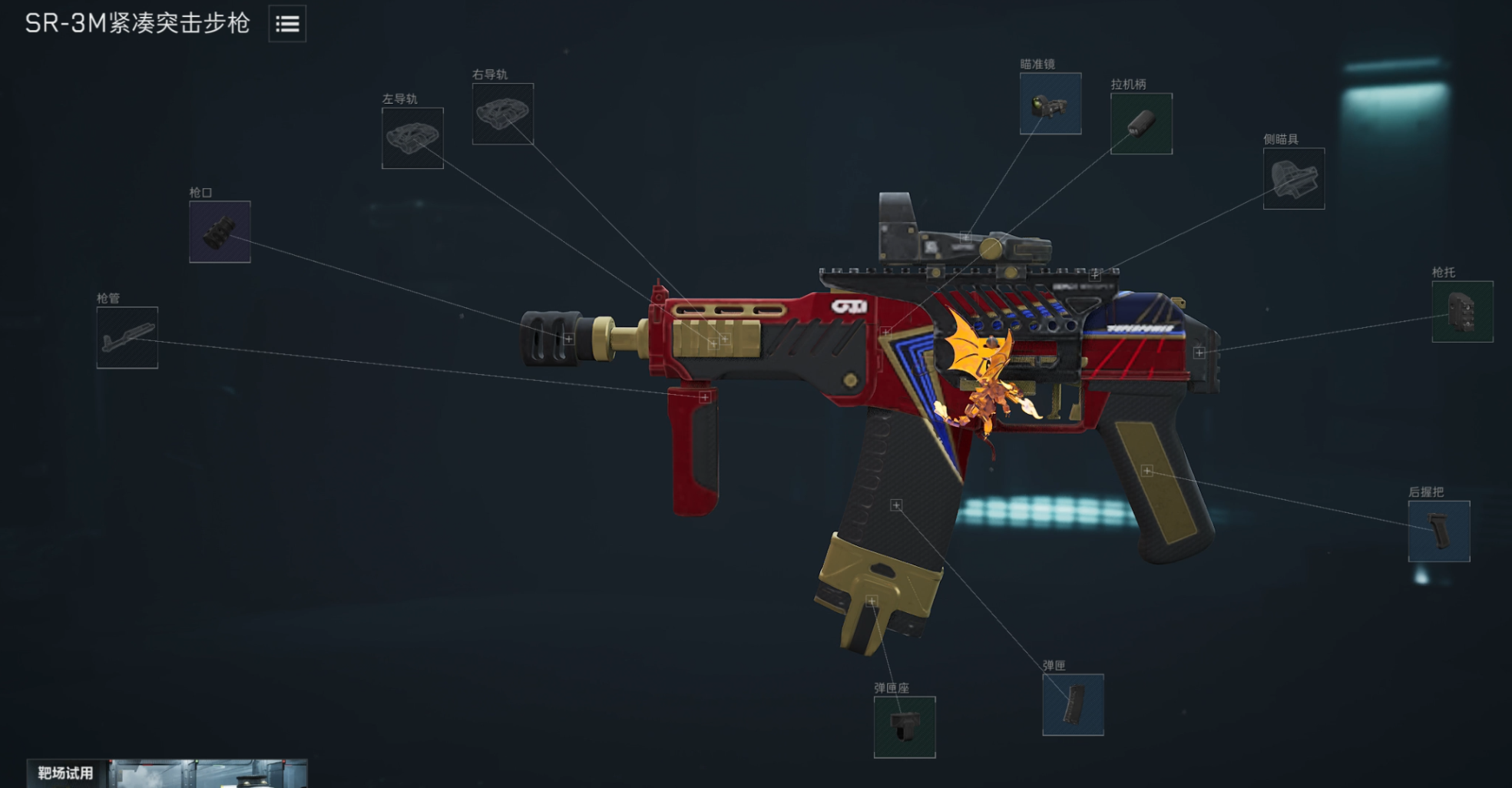Choose the 瞄准镜 optic sight slot
Screen dimensions: 1512x788
pos(1050,104)
